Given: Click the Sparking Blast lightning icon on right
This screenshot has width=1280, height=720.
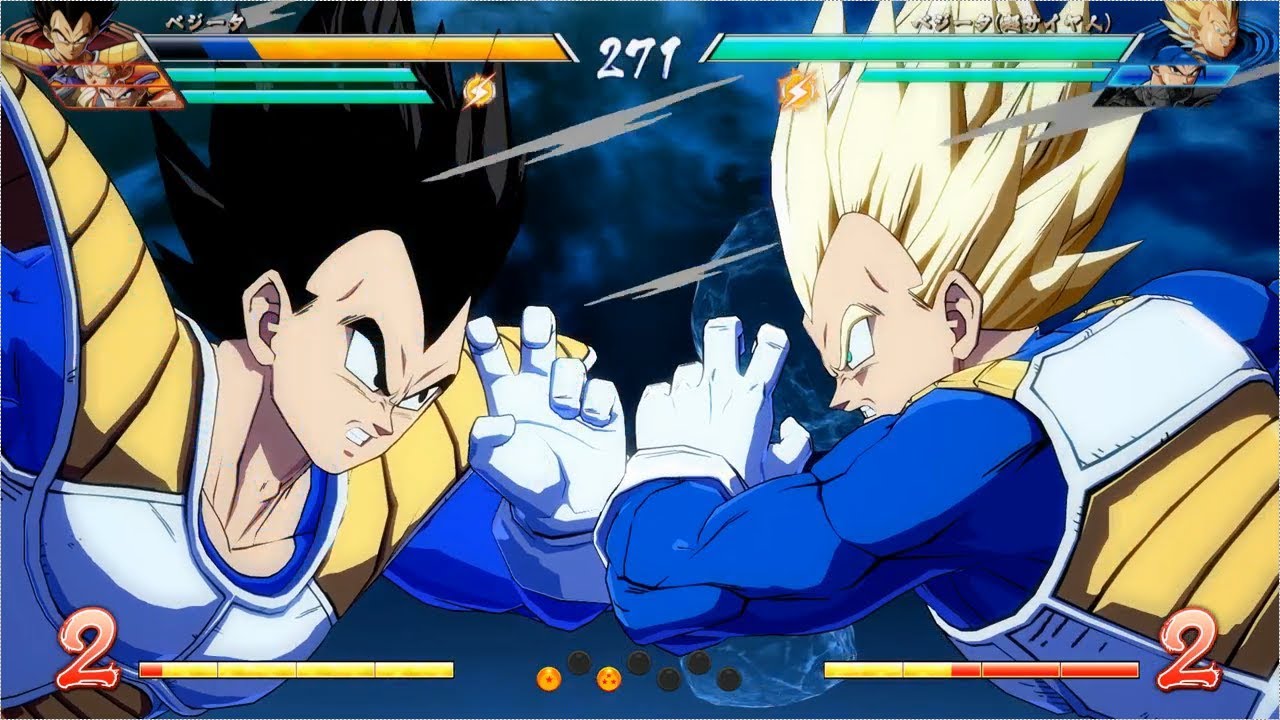Looking at the screenshot, I should click(x=797, y=90).
